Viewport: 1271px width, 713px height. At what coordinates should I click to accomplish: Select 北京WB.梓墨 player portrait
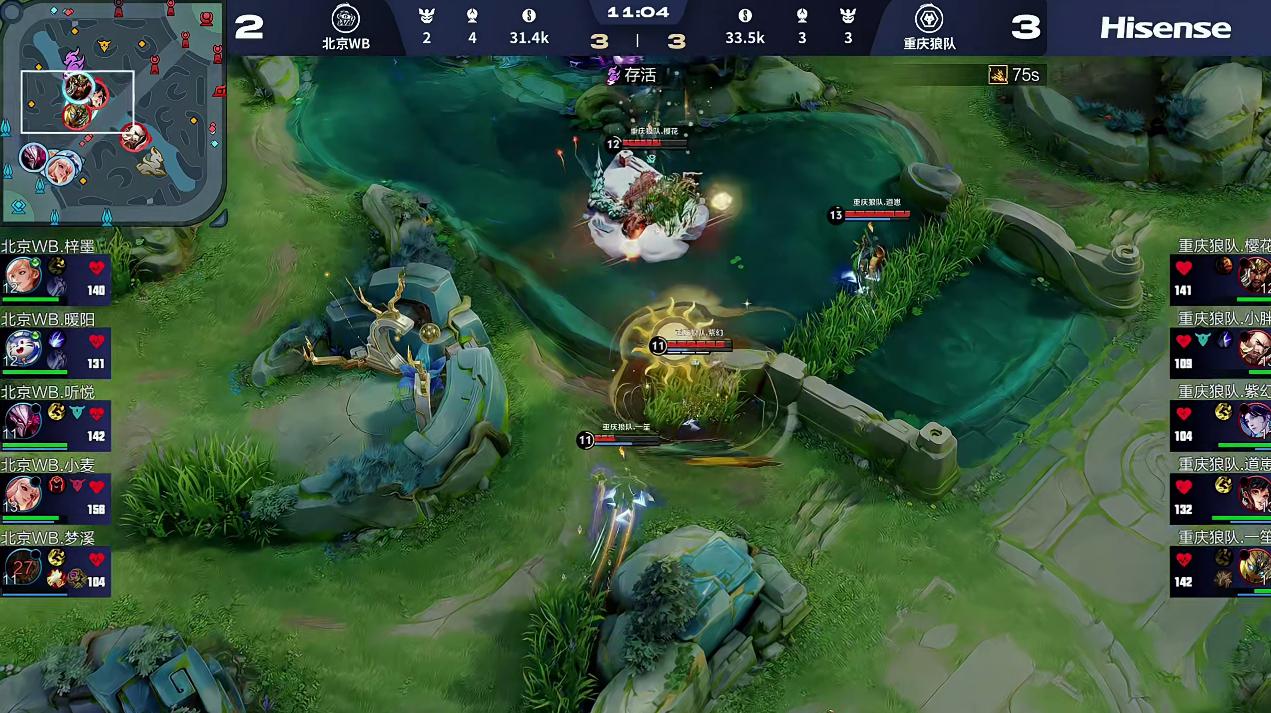pyautogui.click(x=21, y=275)
